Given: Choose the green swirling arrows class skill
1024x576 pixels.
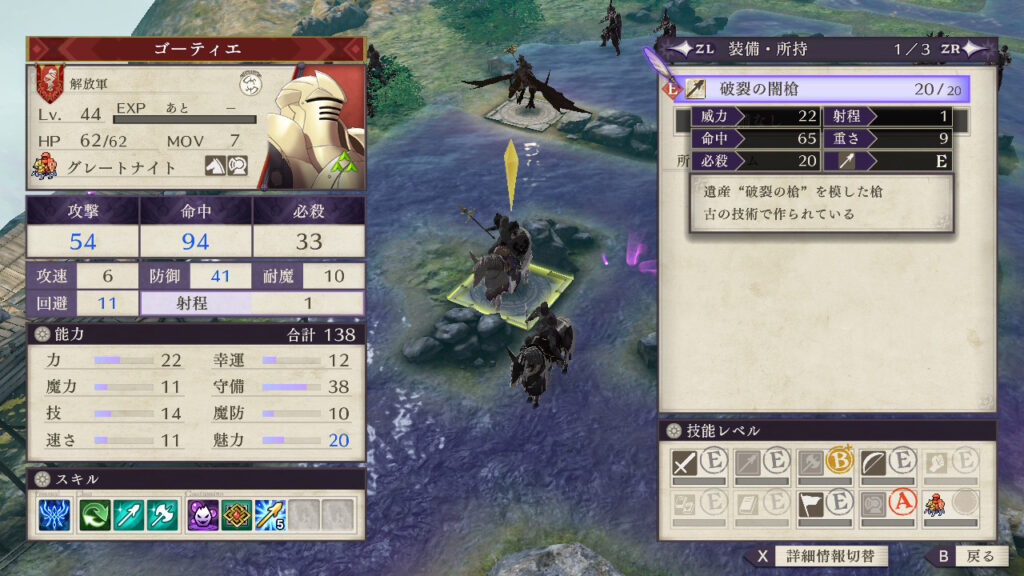Looking at the screenshot, I should point(97,516).
